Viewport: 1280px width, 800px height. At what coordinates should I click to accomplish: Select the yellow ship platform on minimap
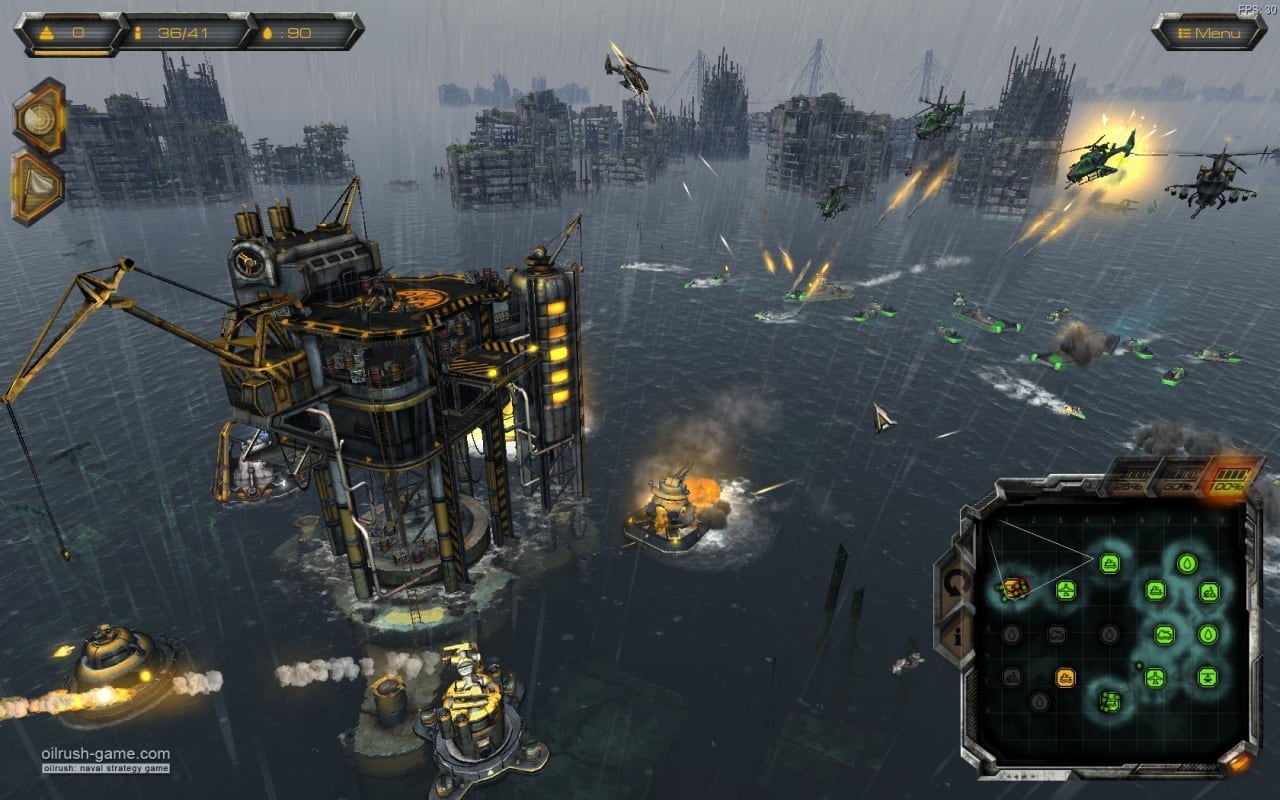pyautogui.click(x=1066, y=677)
